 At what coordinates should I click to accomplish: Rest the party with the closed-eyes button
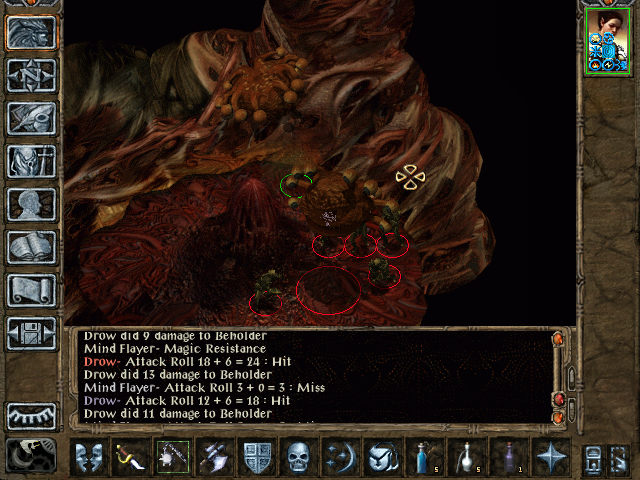point(31,416)
